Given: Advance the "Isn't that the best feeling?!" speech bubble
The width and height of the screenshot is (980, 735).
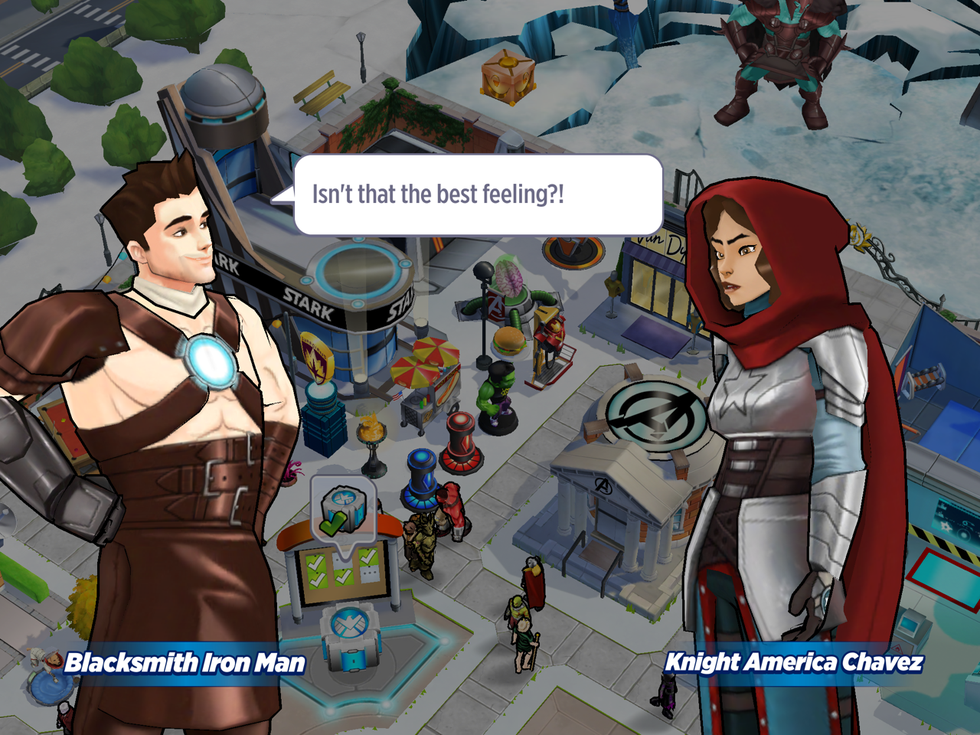Looking at the screenshot, I should pos(479,194).
